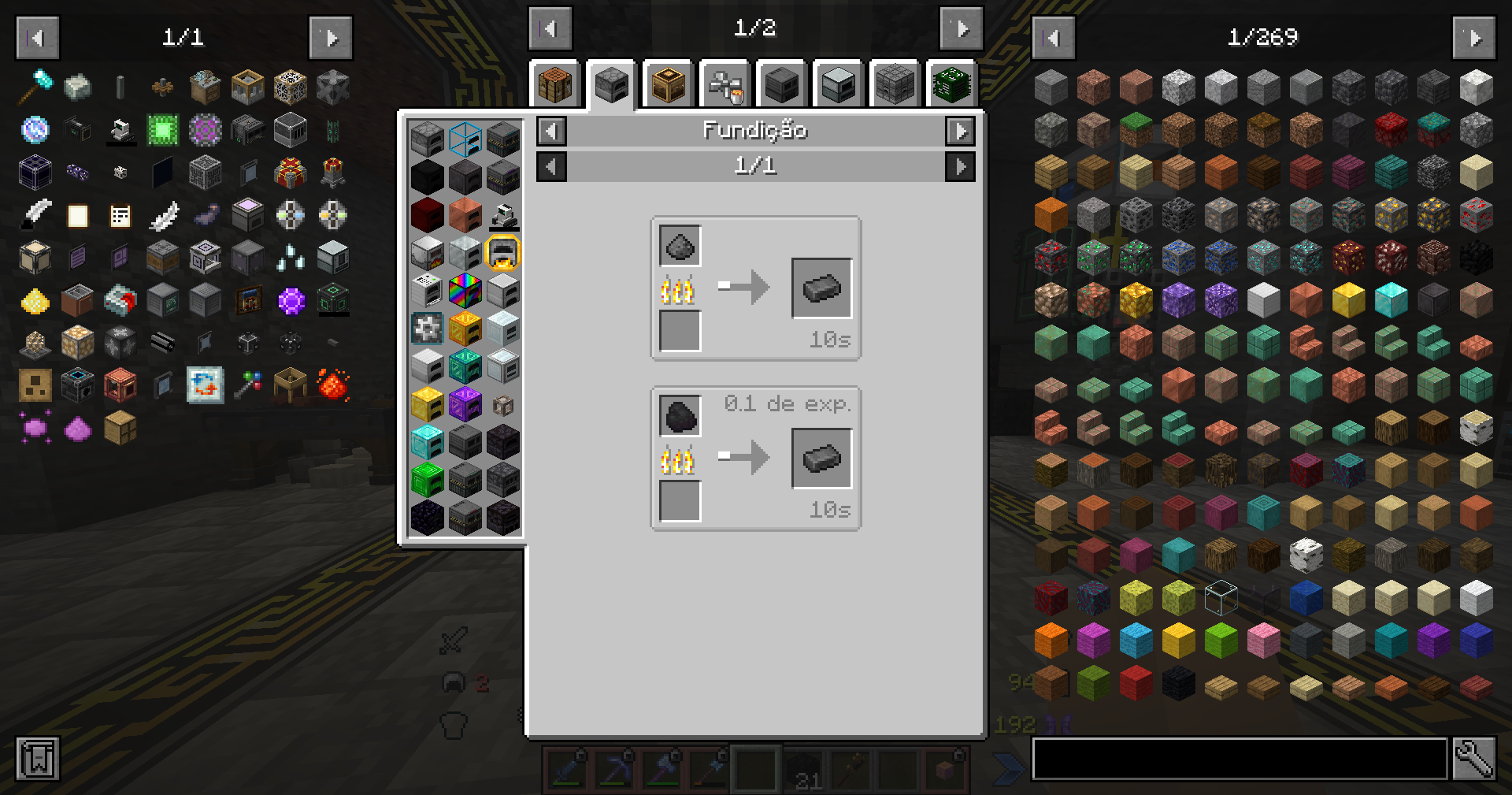
Task: Click the iron ingot smelting output
Action: click(x=821, y=287)
